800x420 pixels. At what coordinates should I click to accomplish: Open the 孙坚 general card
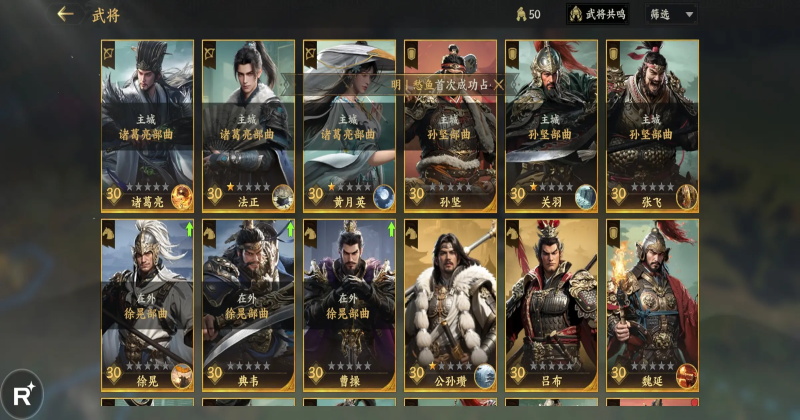pyautogui.click(x=450, y=140)
